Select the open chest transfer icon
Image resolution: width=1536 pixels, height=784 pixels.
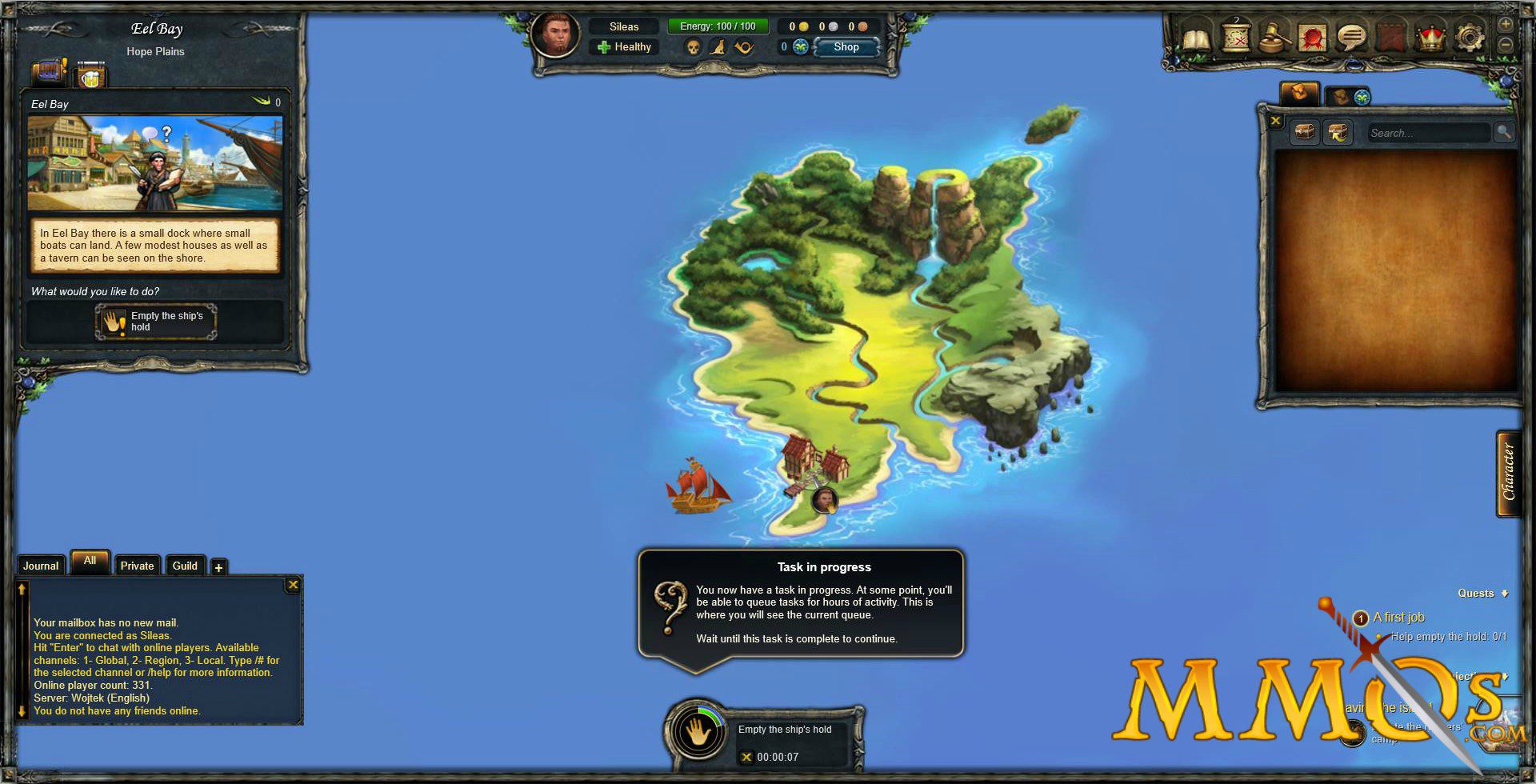[1339, 133]
